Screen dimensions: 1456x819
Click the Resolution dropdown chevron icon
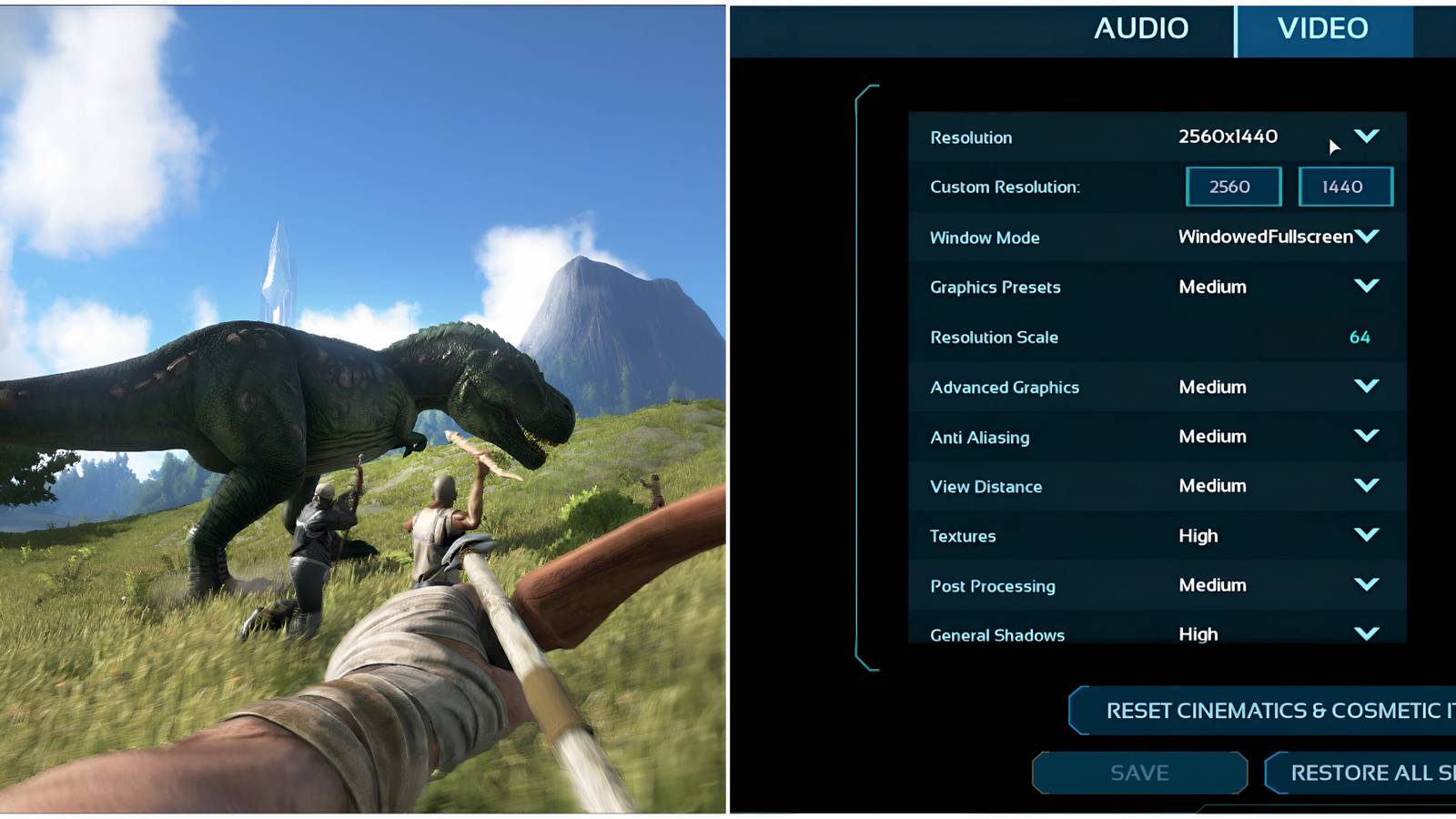point(1368,136)
